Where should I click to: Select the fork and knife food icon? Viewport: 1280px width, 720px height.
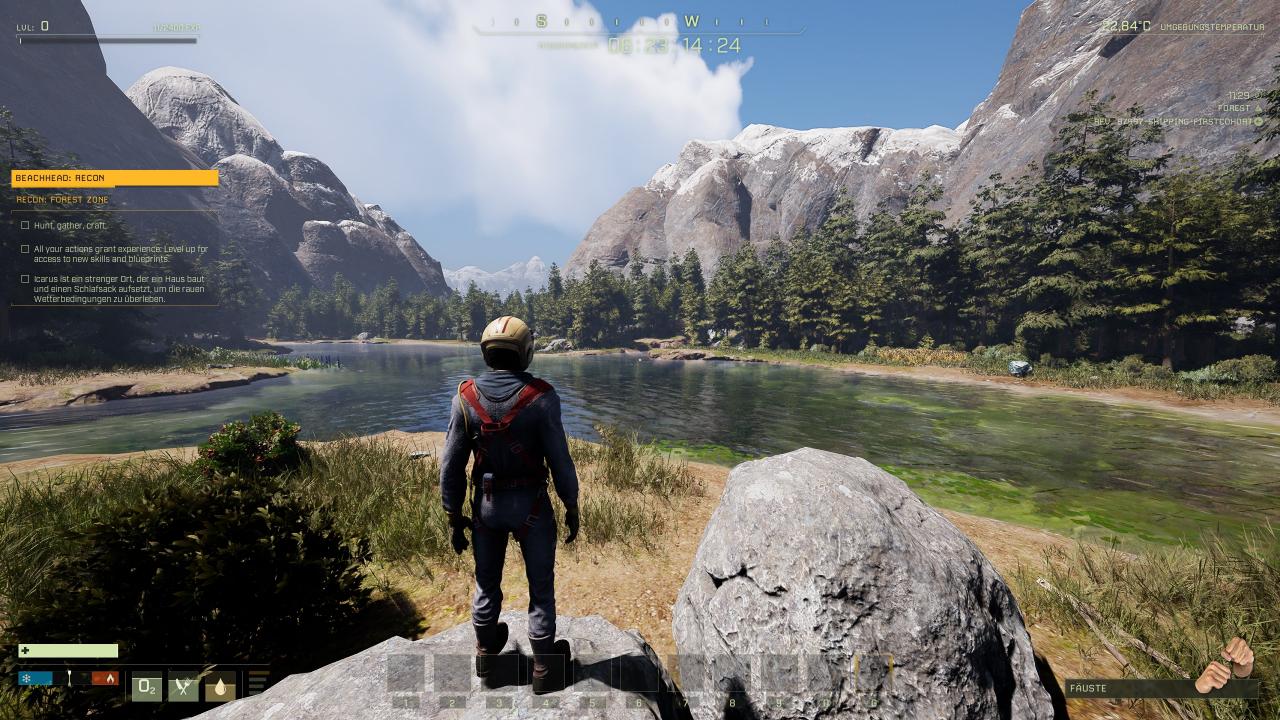pos(184,687)
